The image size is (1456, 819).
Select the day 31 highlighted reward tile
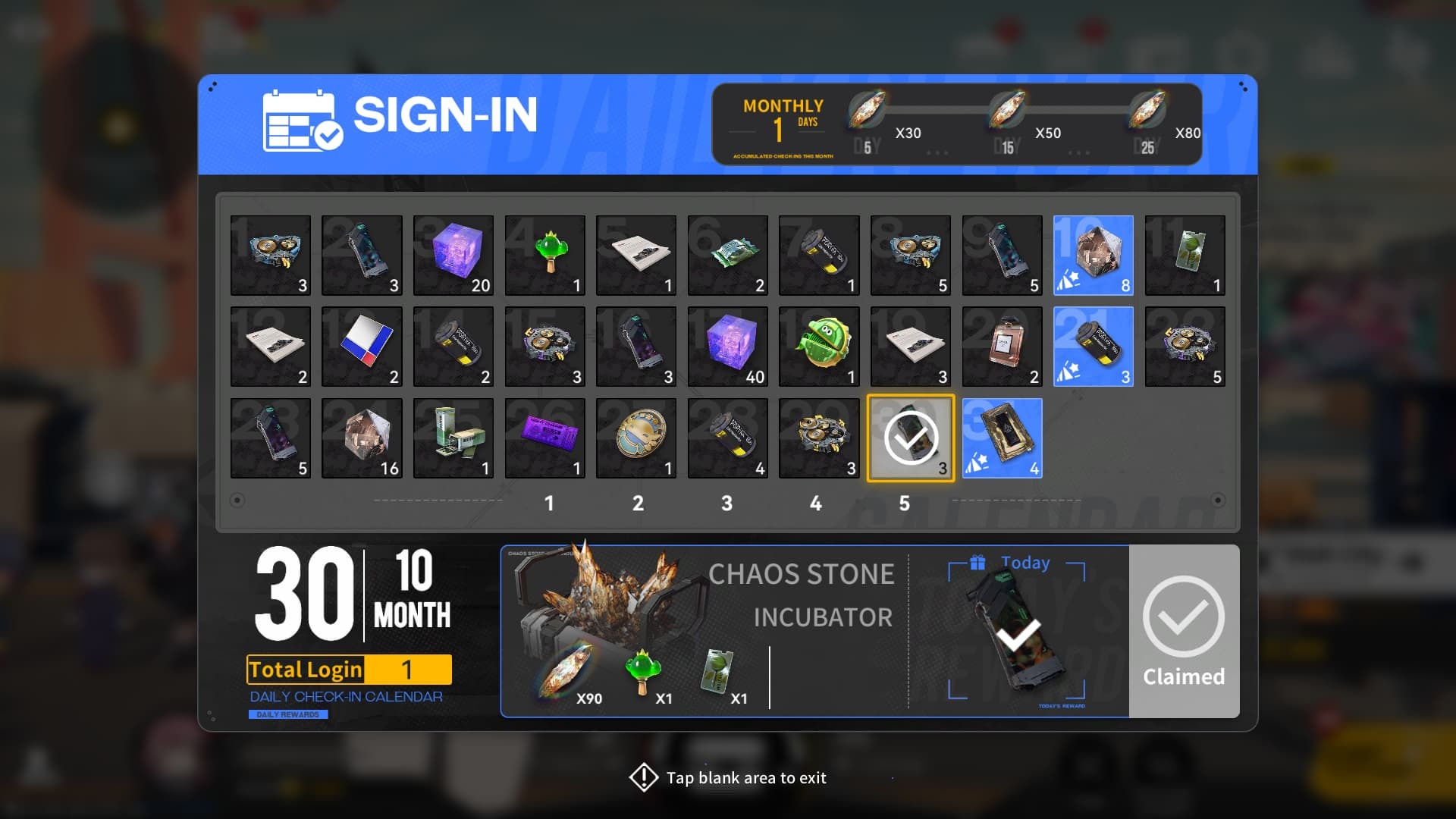[x=1002, y=438]
